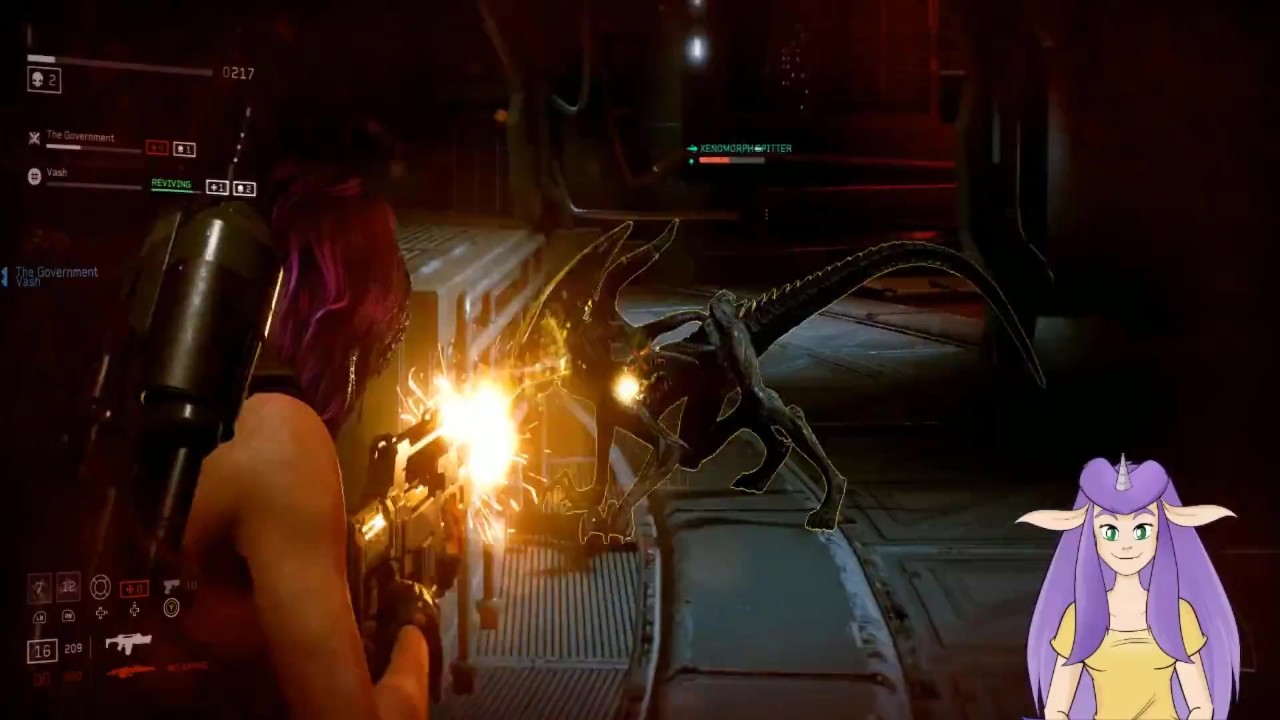Toggle the red medkit +0 indicator
Viewport: 1280px width, 720px height.
[x=134, y=589]
